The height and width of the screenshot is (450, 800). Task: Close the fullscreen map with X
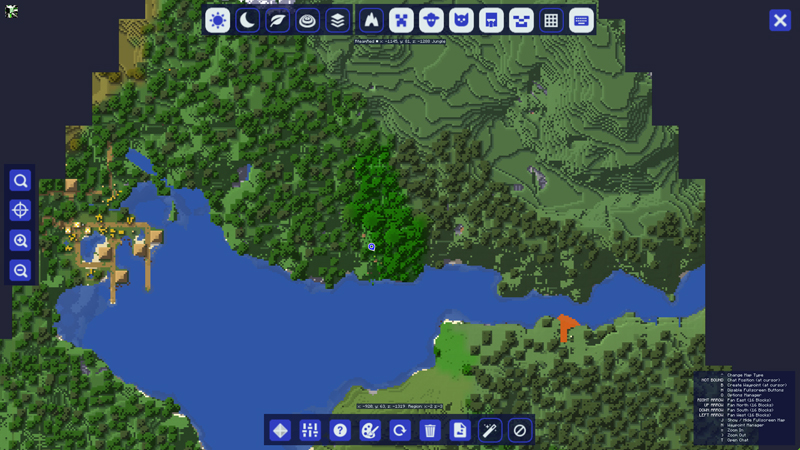coord(780,20)
